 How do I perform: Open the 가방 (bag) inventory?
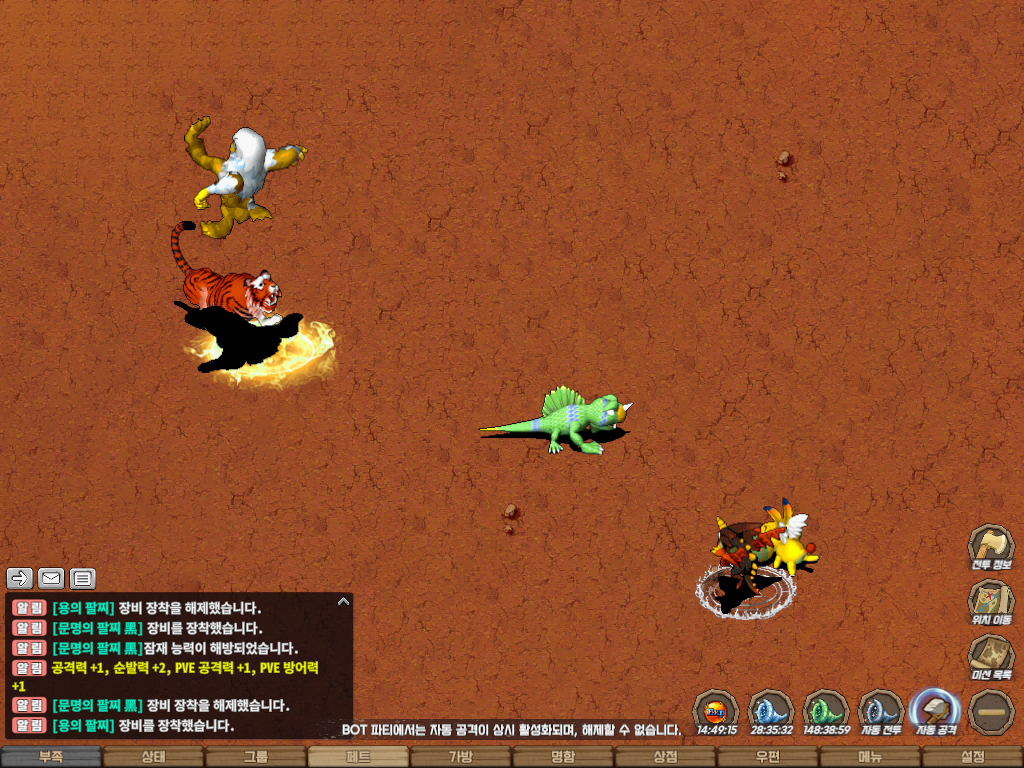460,757
